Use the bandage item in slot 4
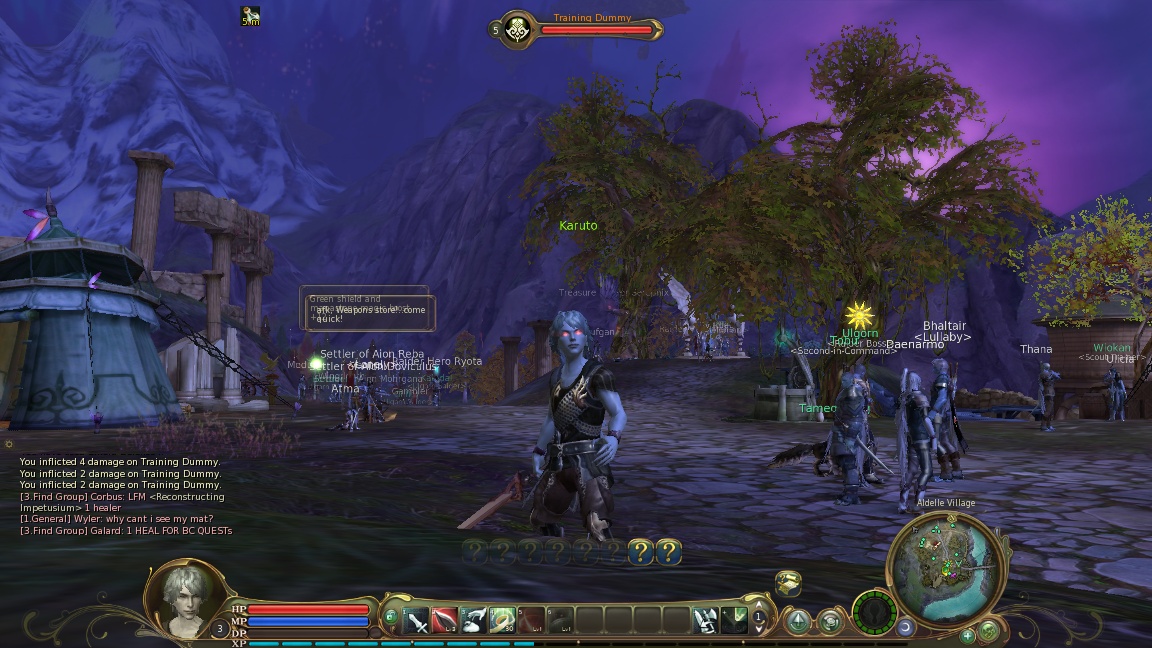This screenshot has width=1152, height=648. pyautogui.click(x=503, y=621)
